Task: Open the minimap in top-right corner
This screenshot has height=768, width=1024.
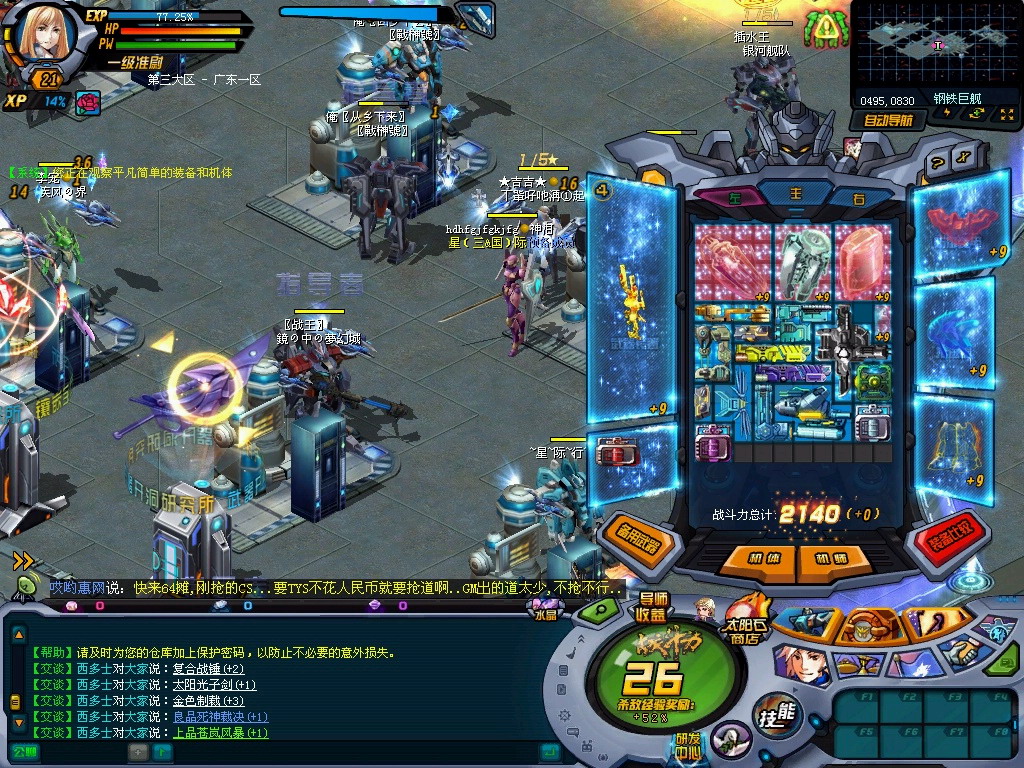Action: (933, 45)
